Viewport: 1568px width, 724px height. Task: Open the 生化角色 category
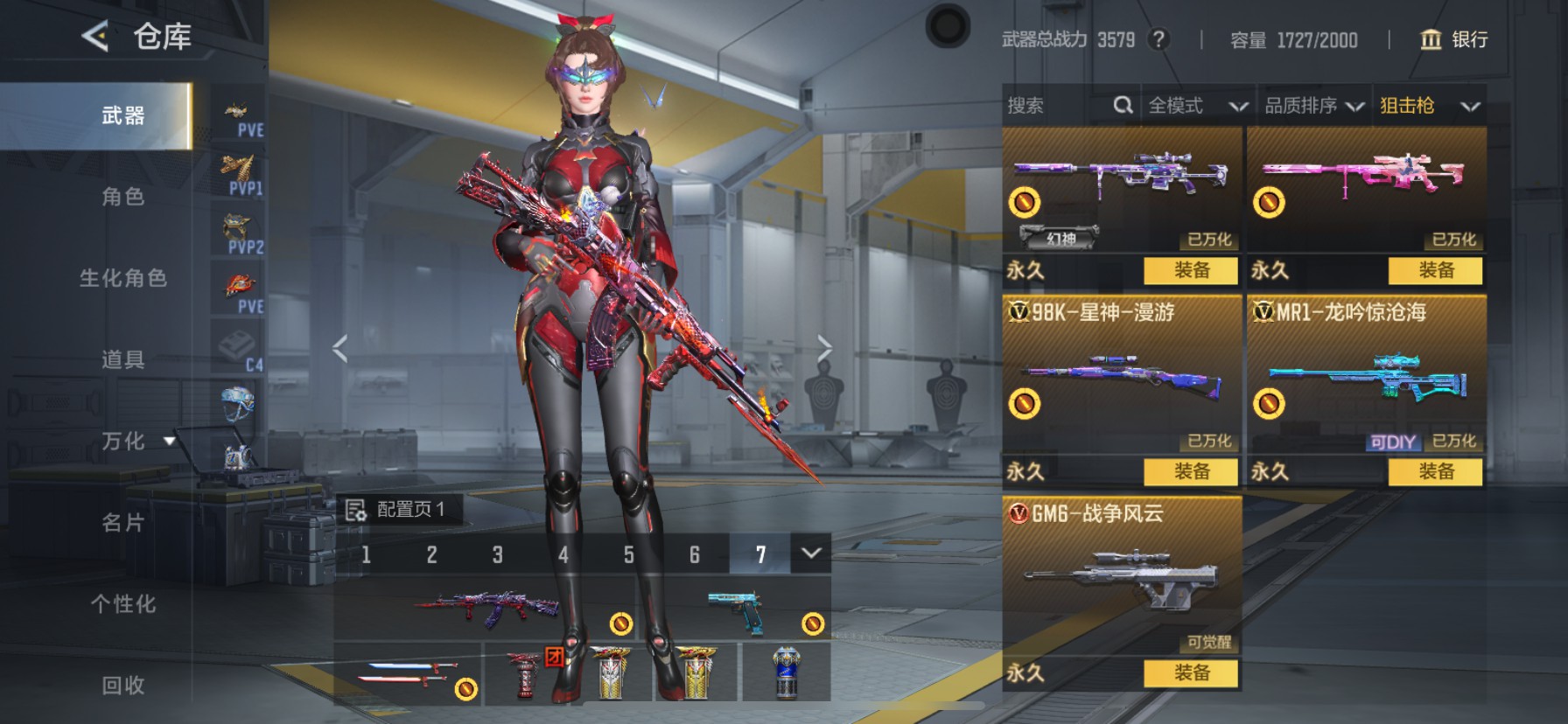[x=122, y=278]
